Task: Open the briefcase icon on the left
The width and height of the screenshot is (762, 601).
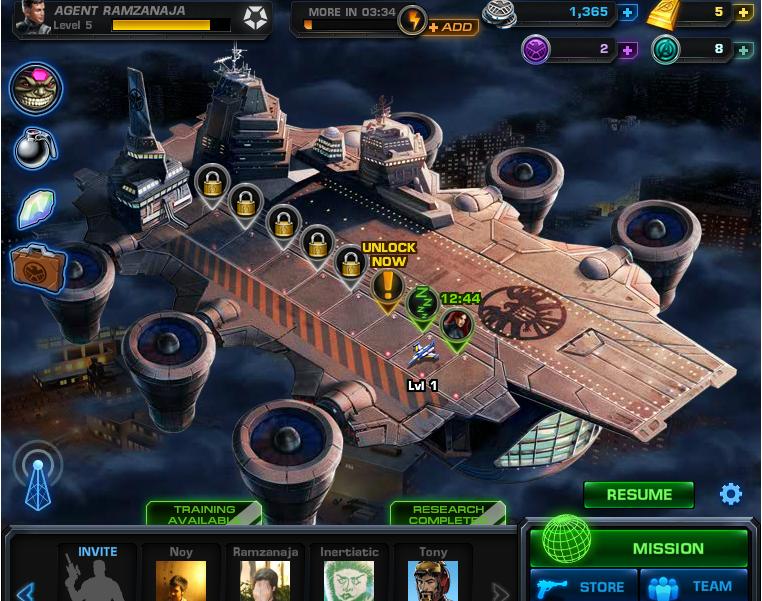Action: point(37,267)
